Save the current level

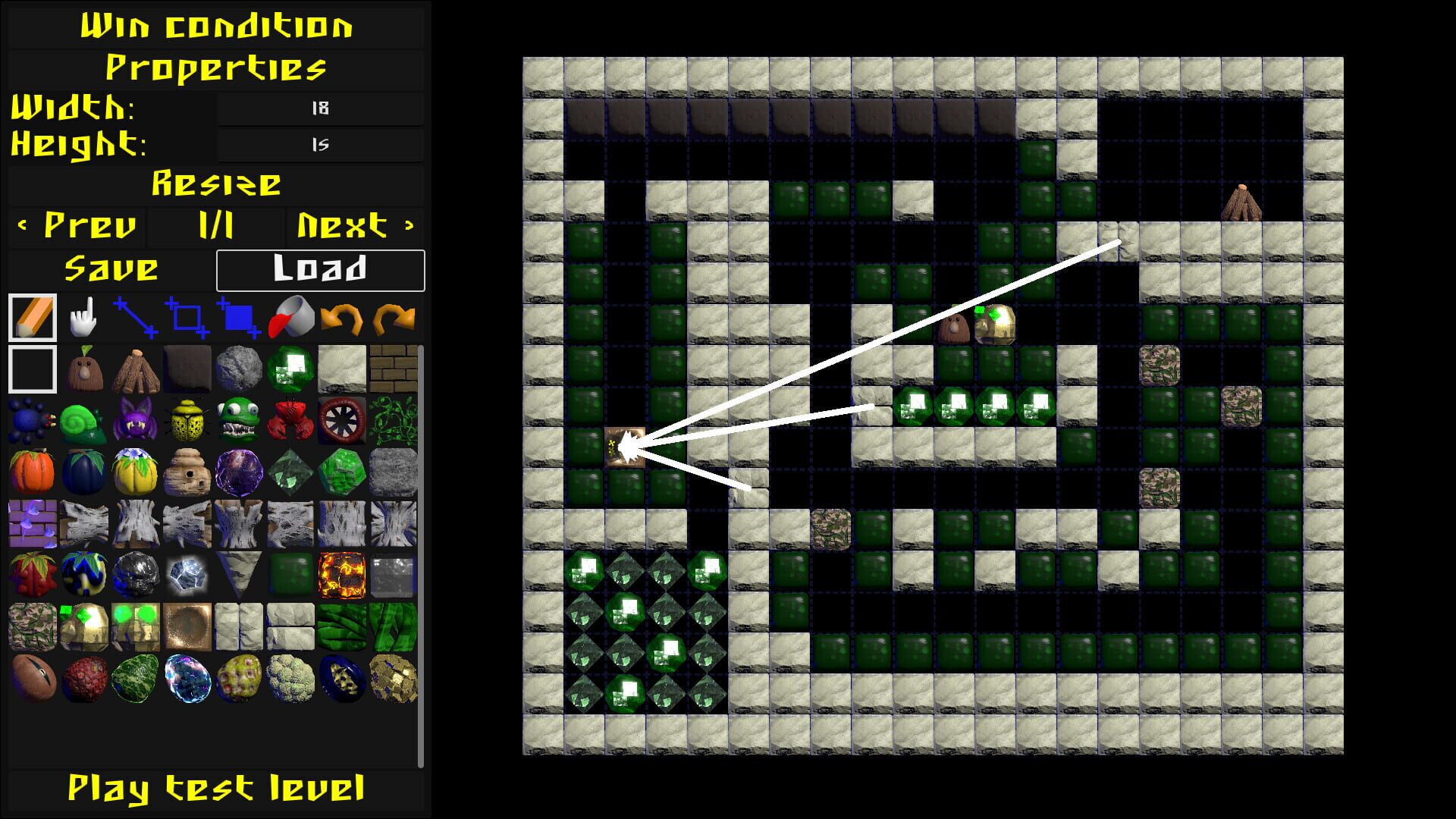coord(111,268)
